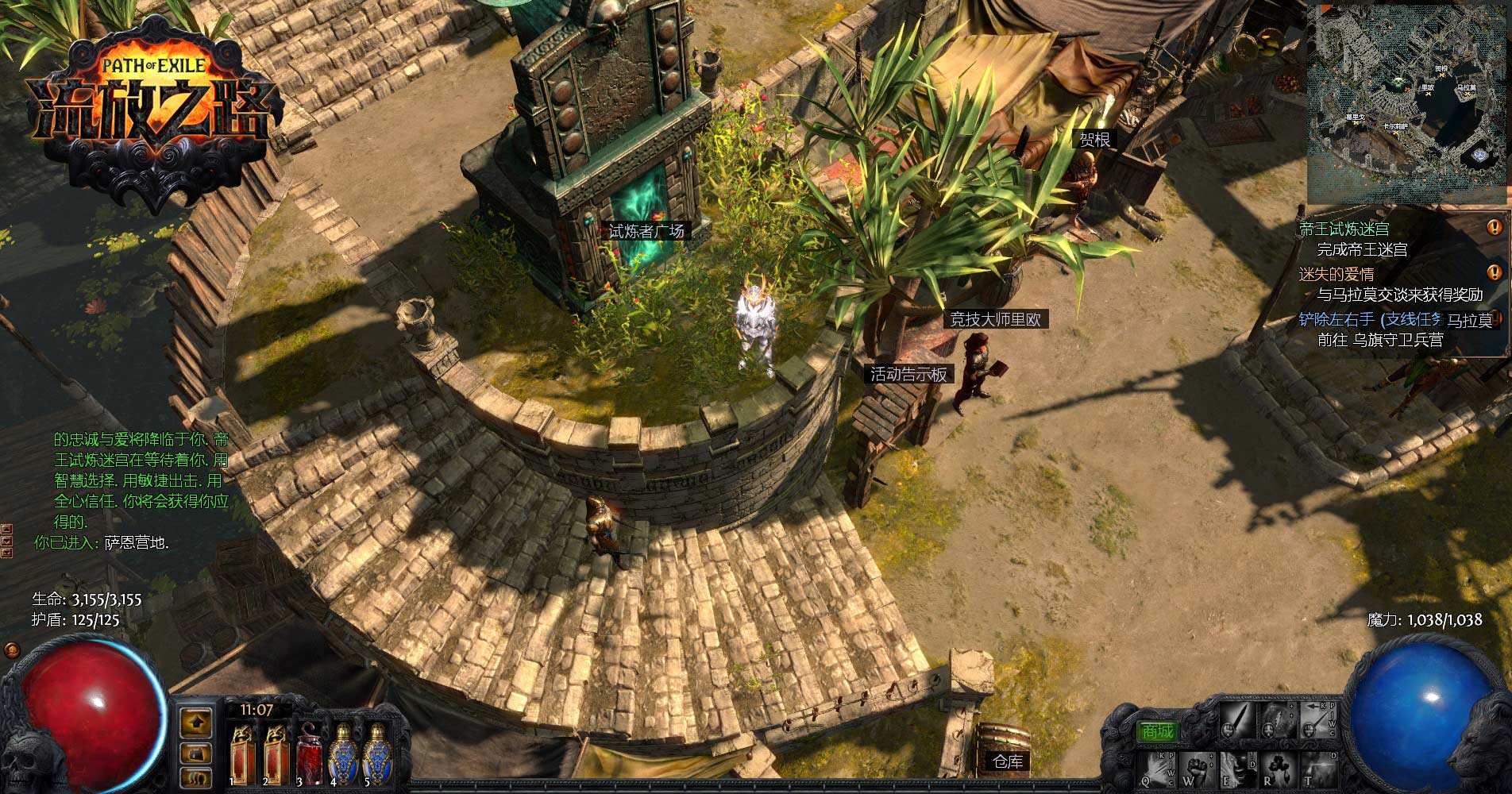Activate the skill bound to E
This screenshot has width=1512, height=794.
1237,770
